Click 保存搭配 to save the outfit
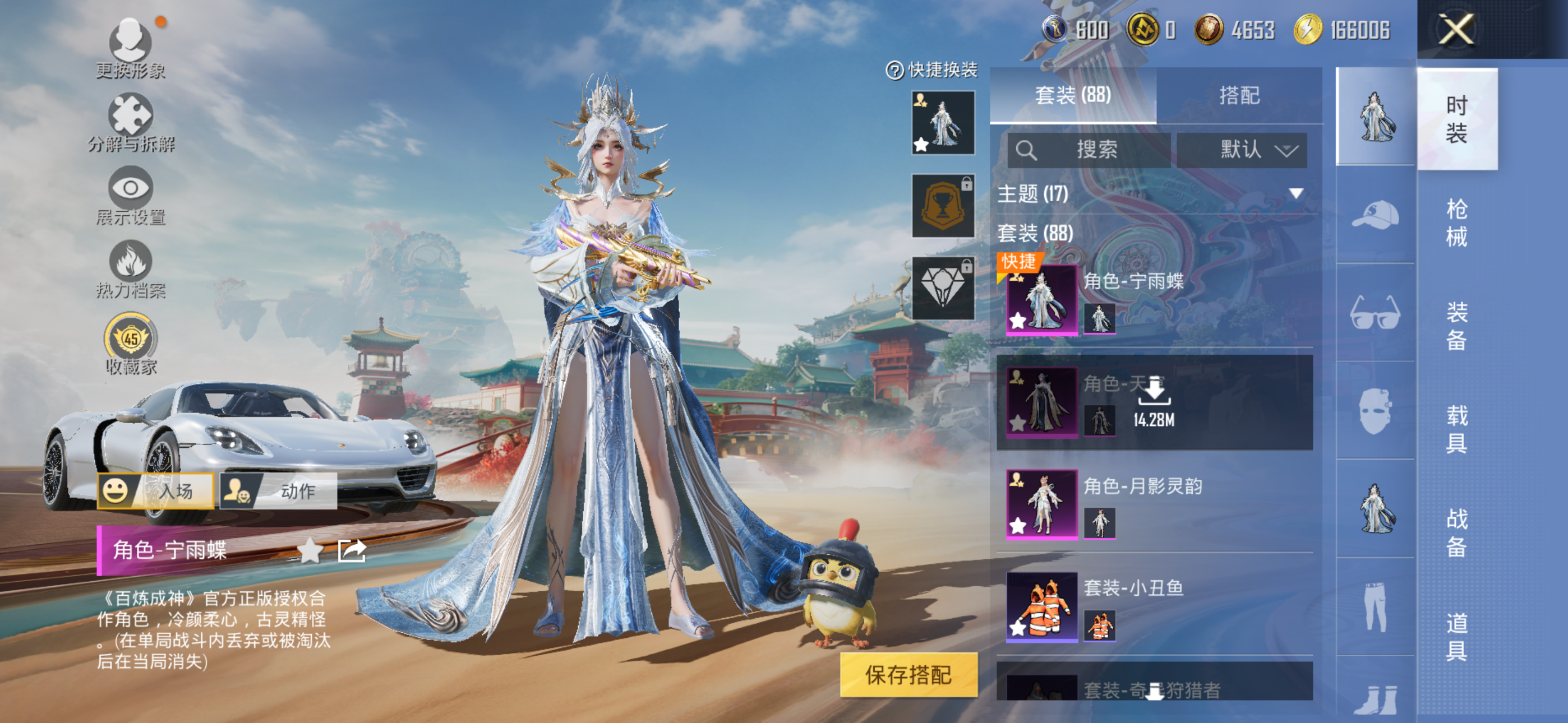 (908, 674)
